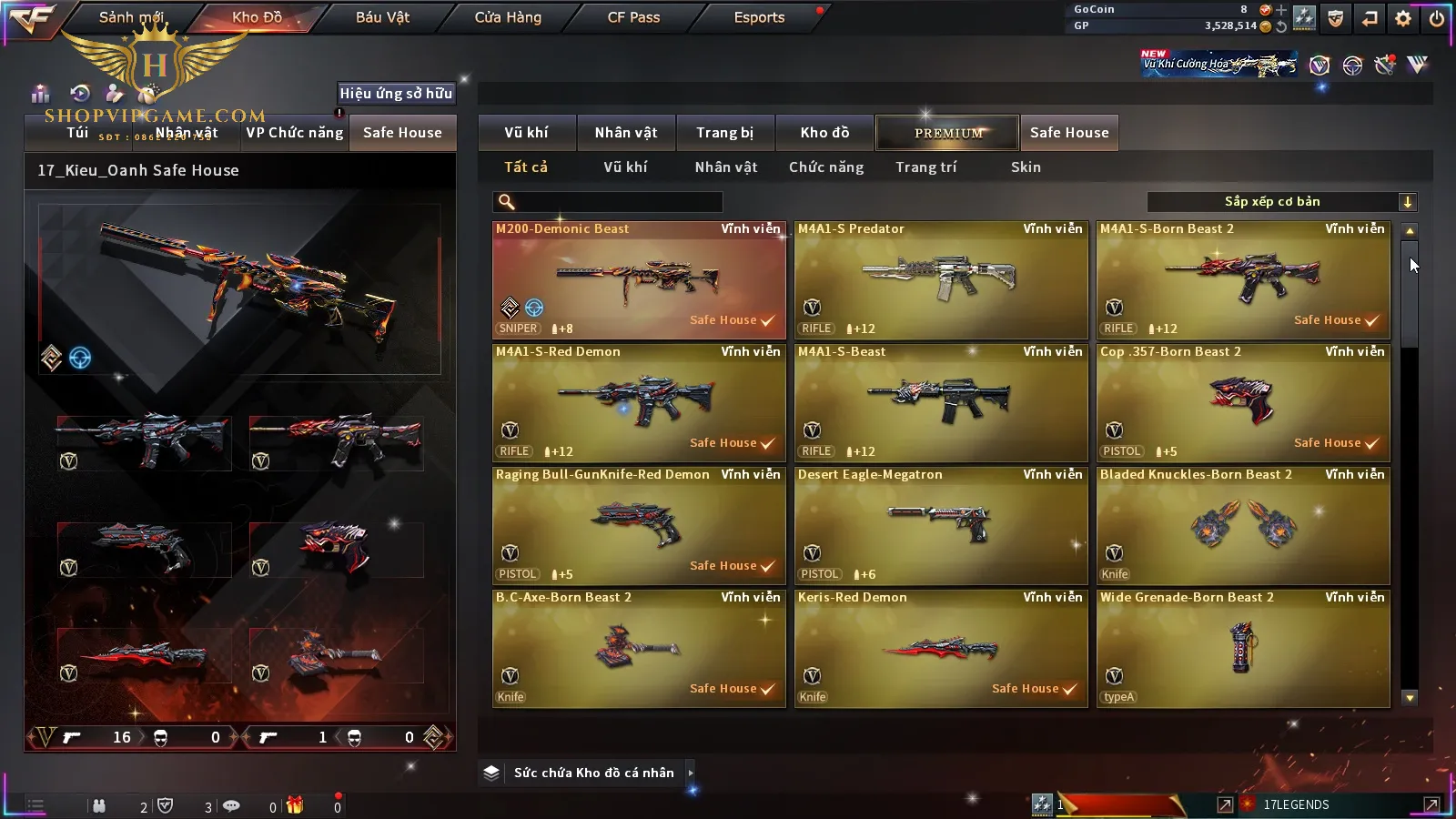The height and width of the screenshot is (819, 1456).
Task: Open the CF Pass menu
Action: [x=633, y=17]
